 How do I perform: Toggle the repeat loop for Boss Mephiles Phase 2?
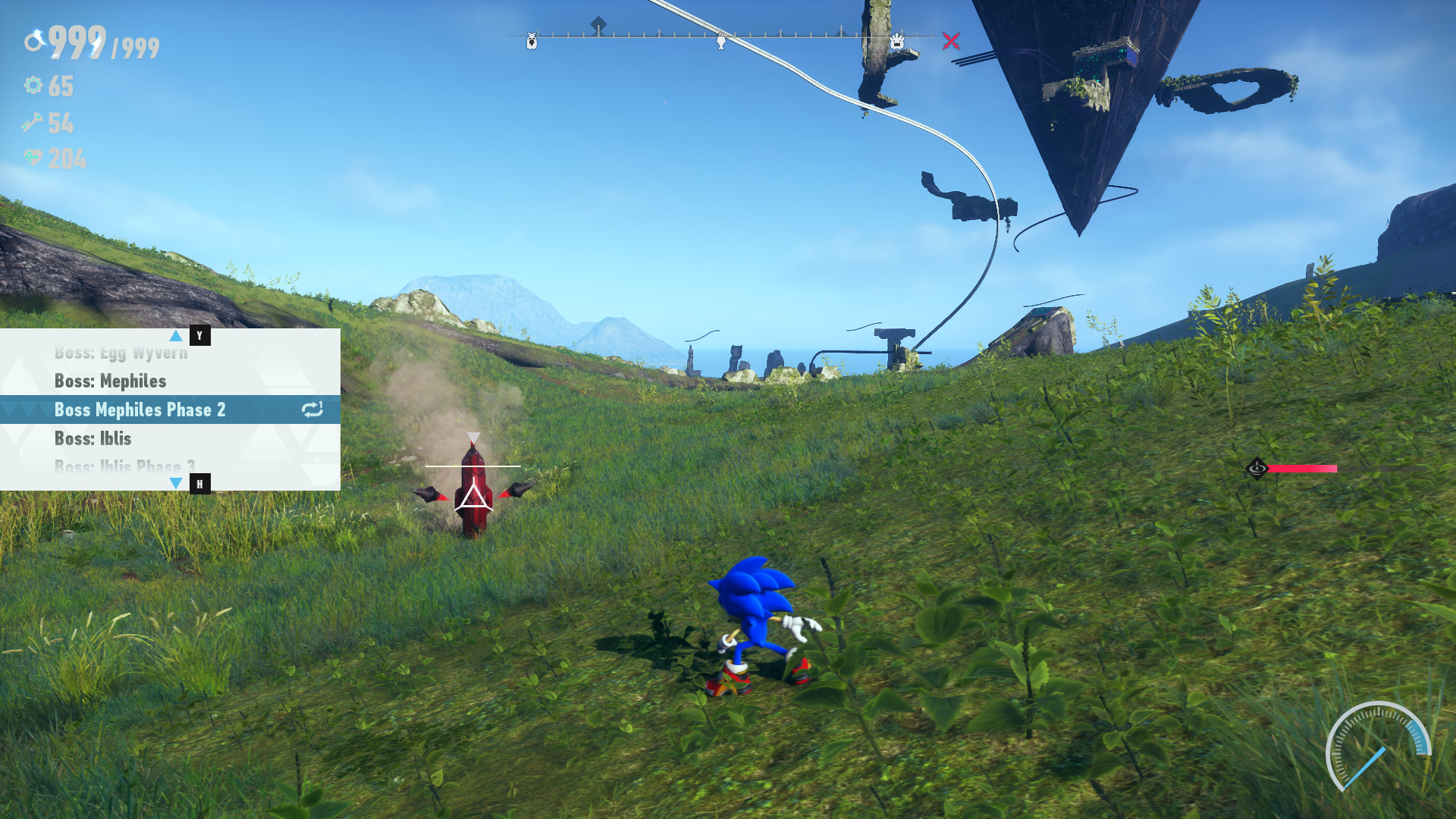point(312,409)
